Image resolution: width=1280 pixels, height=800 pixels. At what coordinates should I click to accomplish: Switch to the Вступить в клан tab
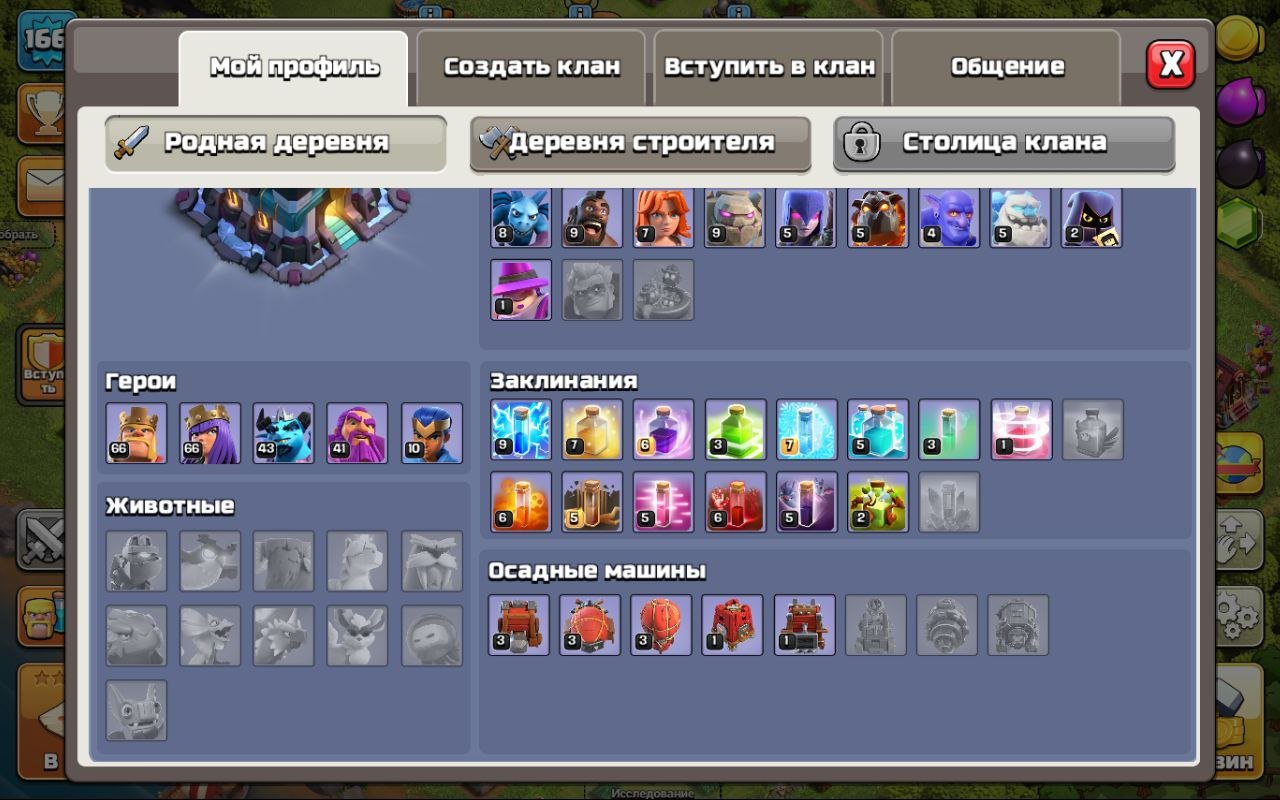769,66
